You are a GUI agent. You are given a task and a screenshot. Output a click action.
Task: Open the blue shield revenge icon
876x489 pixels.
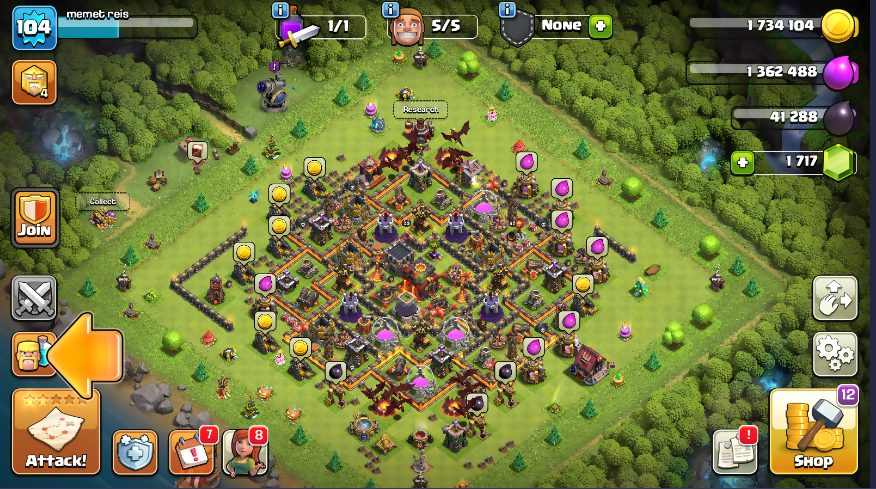(x=135, y=452)
